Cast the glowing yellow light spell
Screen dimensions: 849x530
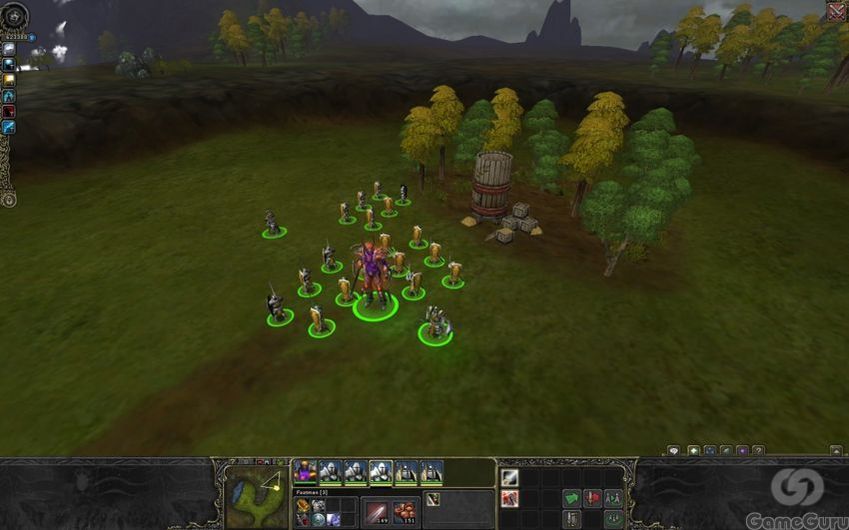[x=9, y=79]
